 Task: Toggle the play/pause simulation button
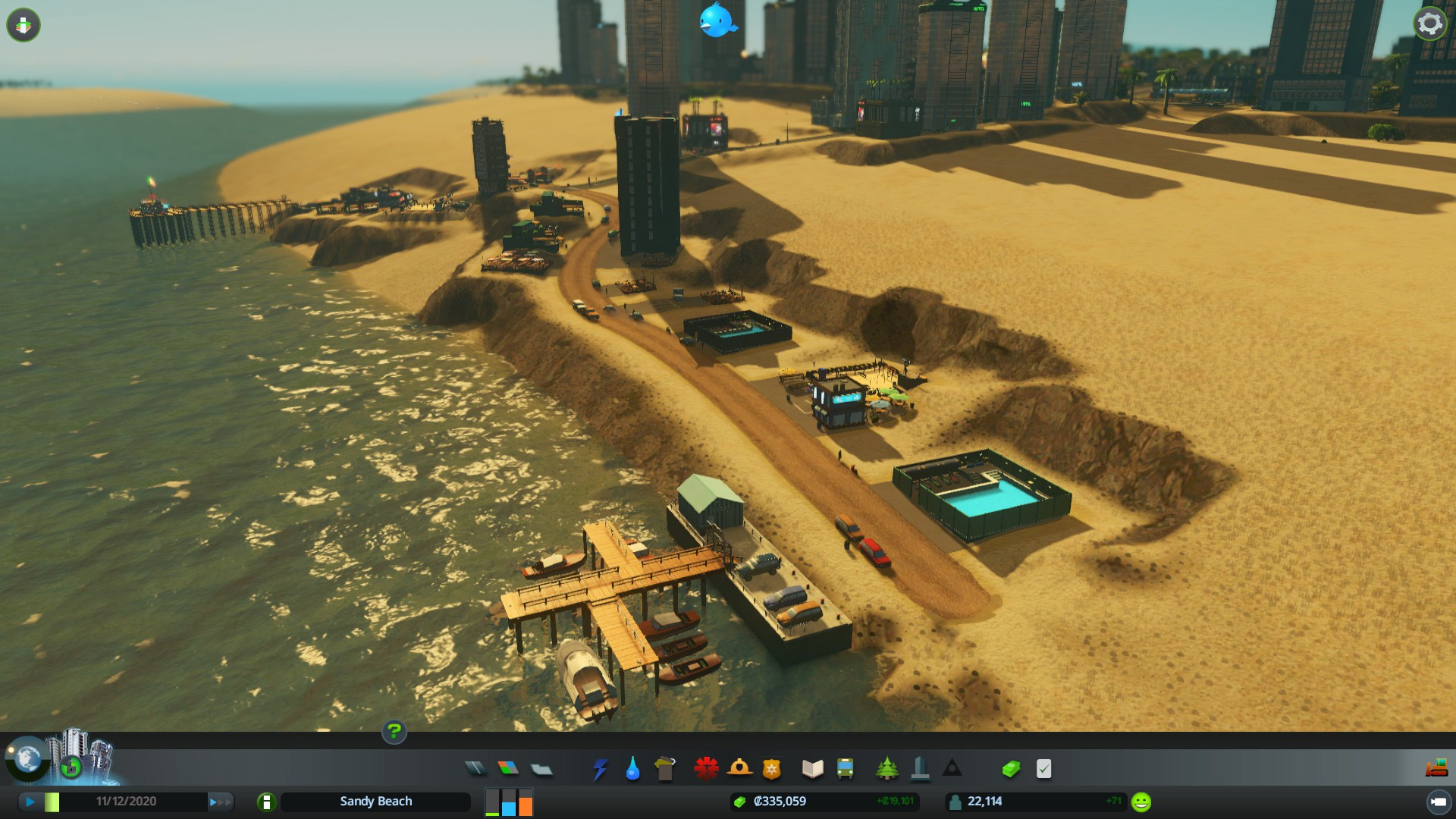coord(30,802)
